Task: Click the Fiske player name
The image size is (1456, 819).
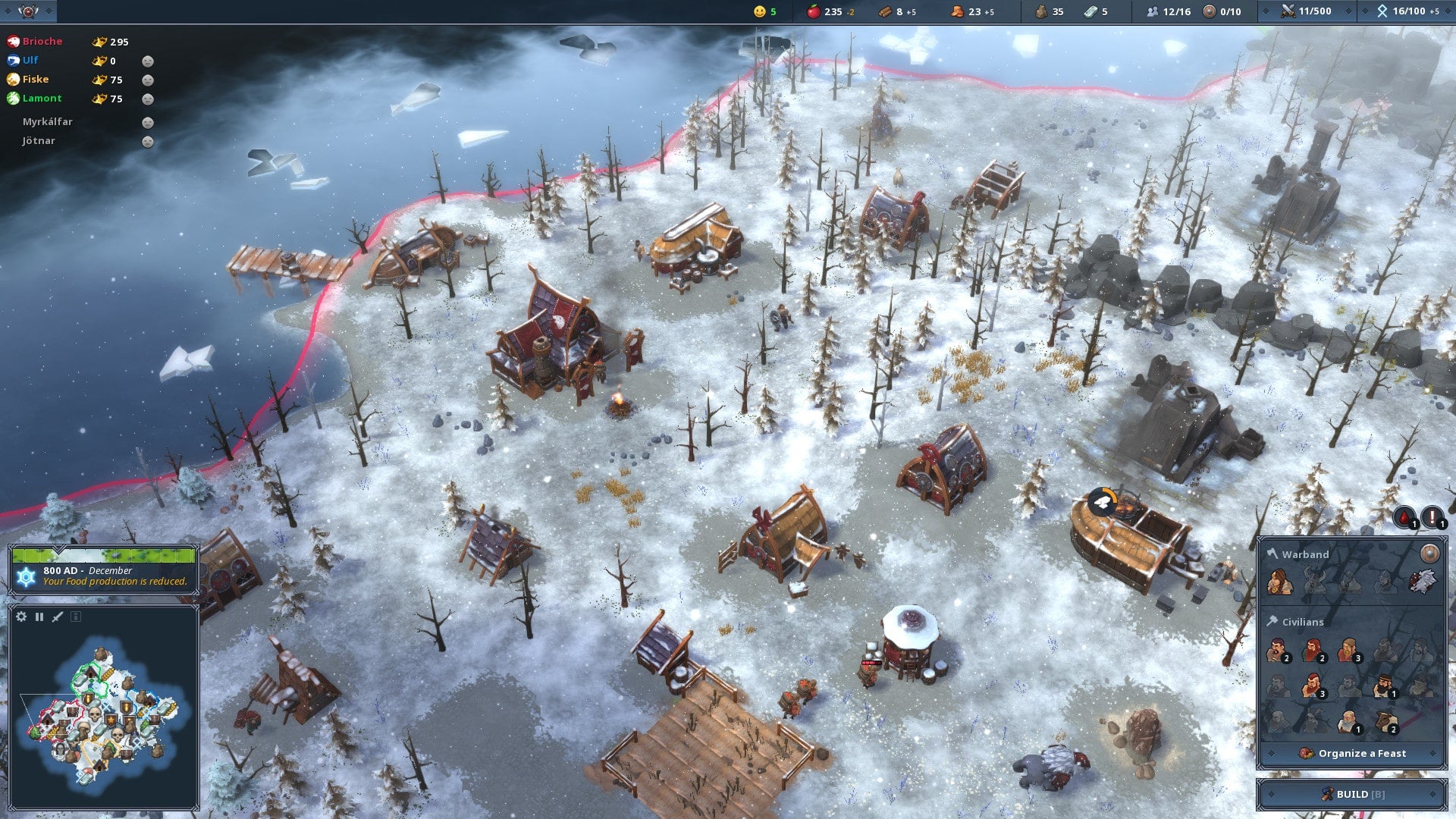Action: 36,79
